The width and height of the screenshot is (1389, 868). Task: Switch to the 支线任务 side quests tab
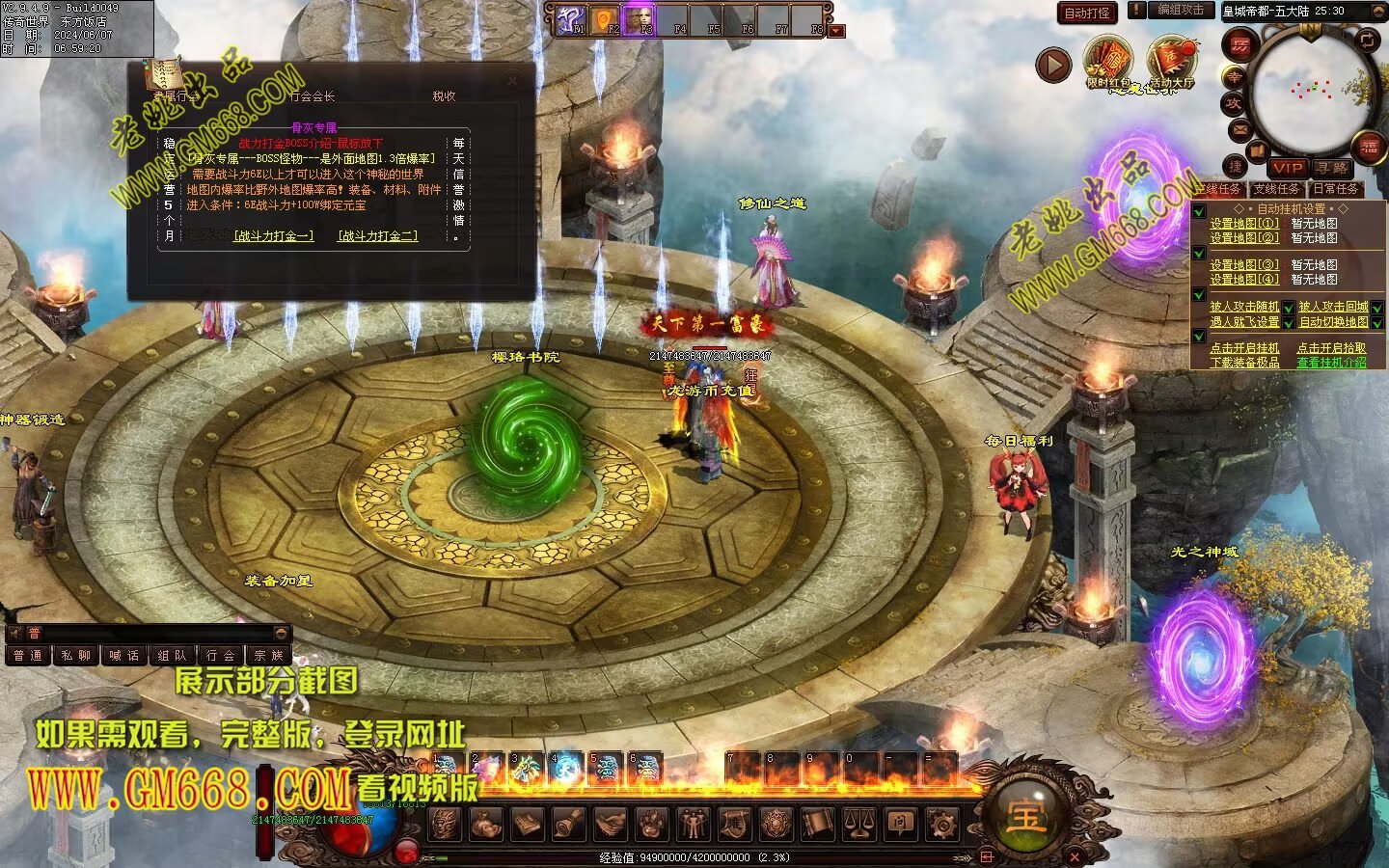(1277, 189)
